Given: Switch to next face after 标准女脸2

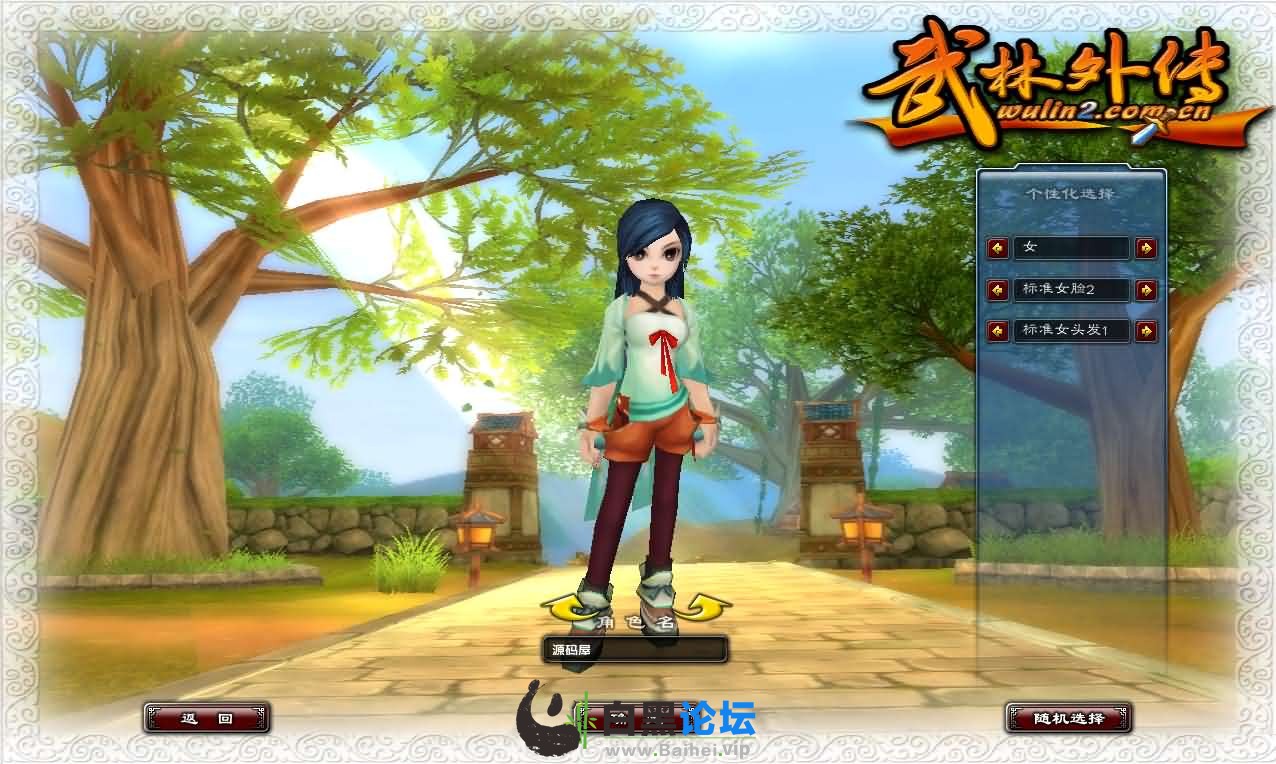Looking at the screenshot, I should point(1146,290).
